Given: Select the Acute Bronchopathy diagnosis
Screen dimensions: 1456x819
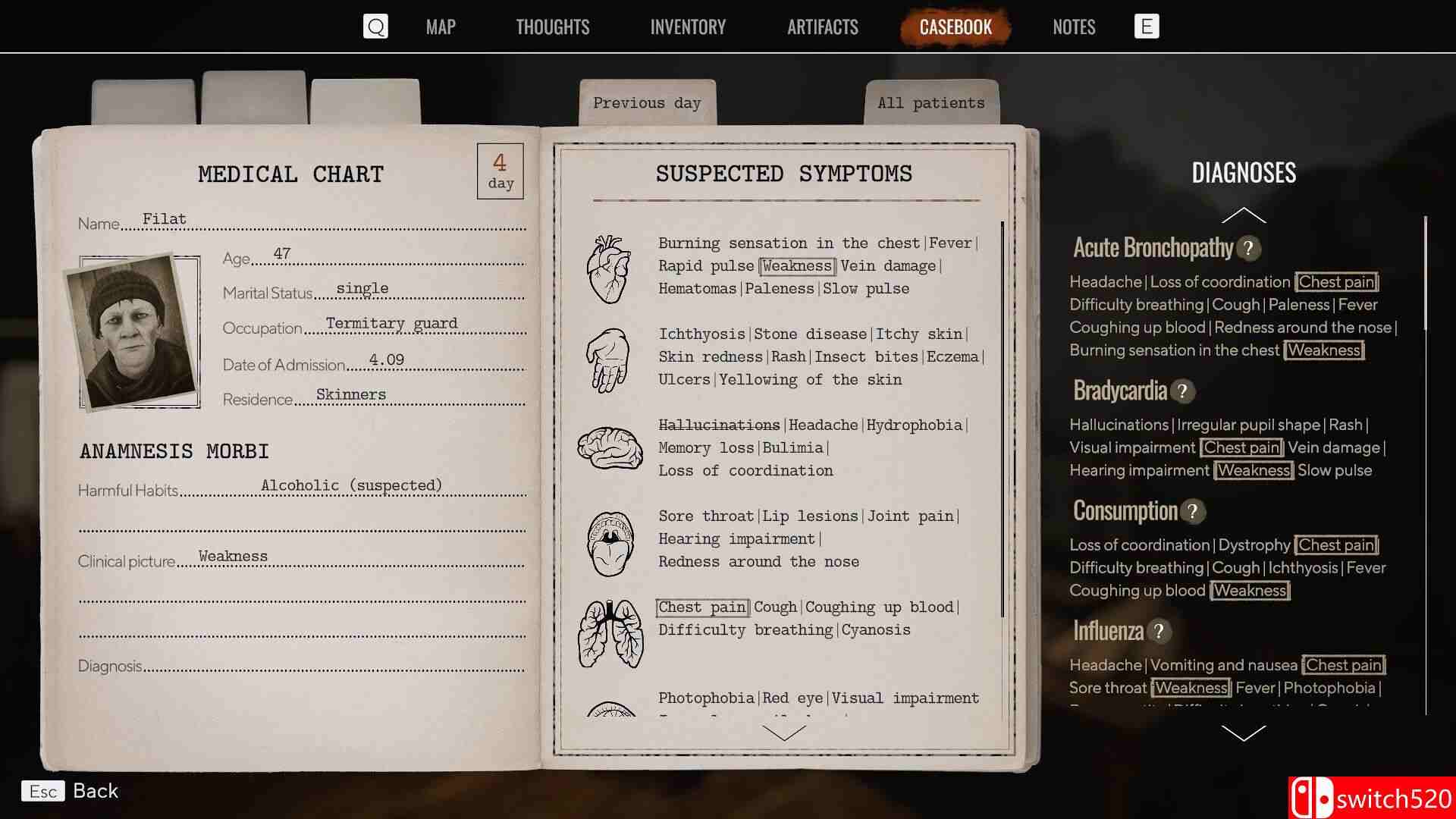Looking at the screenshot, I should [1153, 248].
